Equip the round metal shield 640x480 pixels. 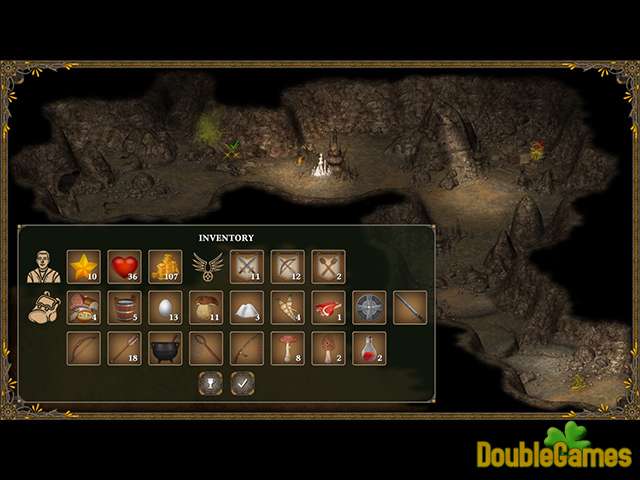click(x=369, y=307)
